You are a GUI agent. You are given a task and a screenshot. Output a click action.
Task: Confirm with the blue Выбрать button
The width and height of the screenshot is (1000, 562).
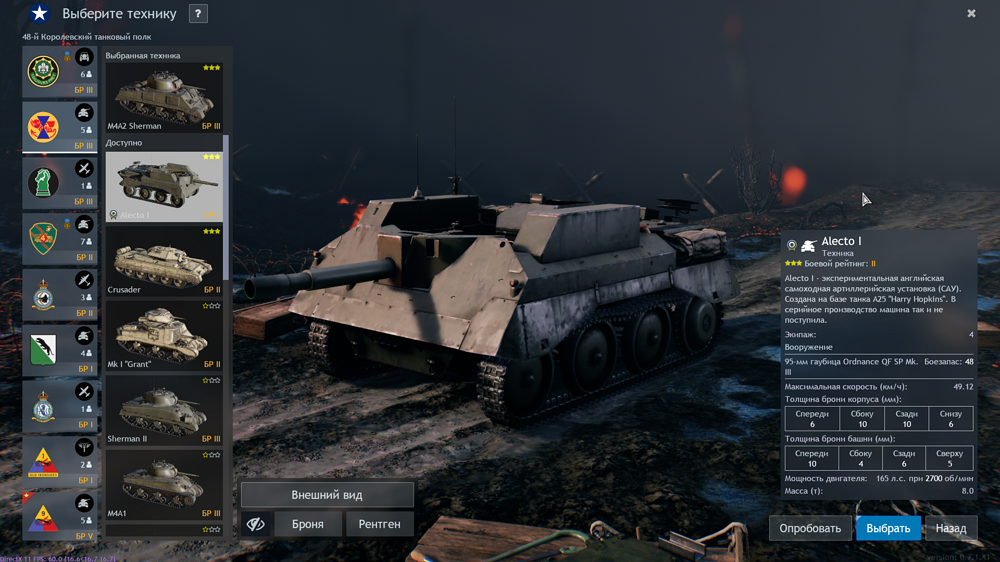(x=888, y=528)
